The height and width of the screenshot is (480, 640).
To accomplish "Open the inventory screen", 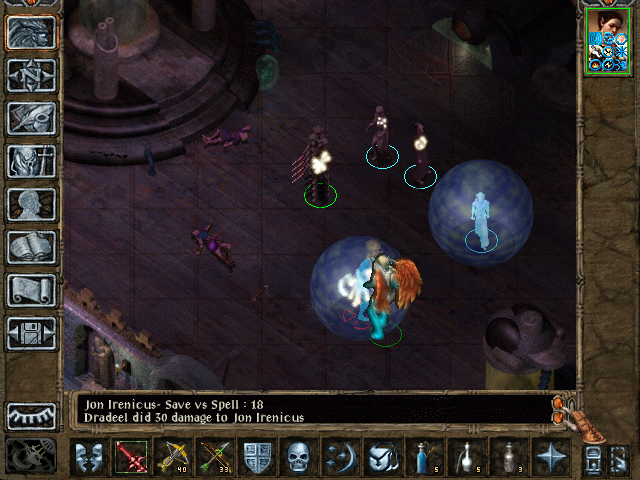I will pyautogui.click(x=31, y=161).
